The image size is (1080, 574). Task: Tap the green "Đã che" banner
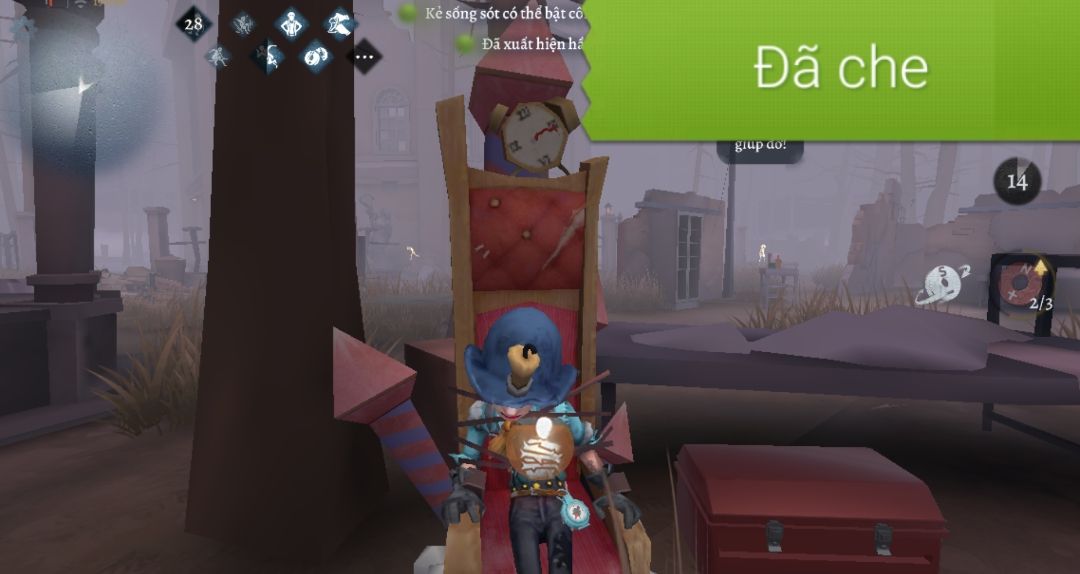point(838,68)
